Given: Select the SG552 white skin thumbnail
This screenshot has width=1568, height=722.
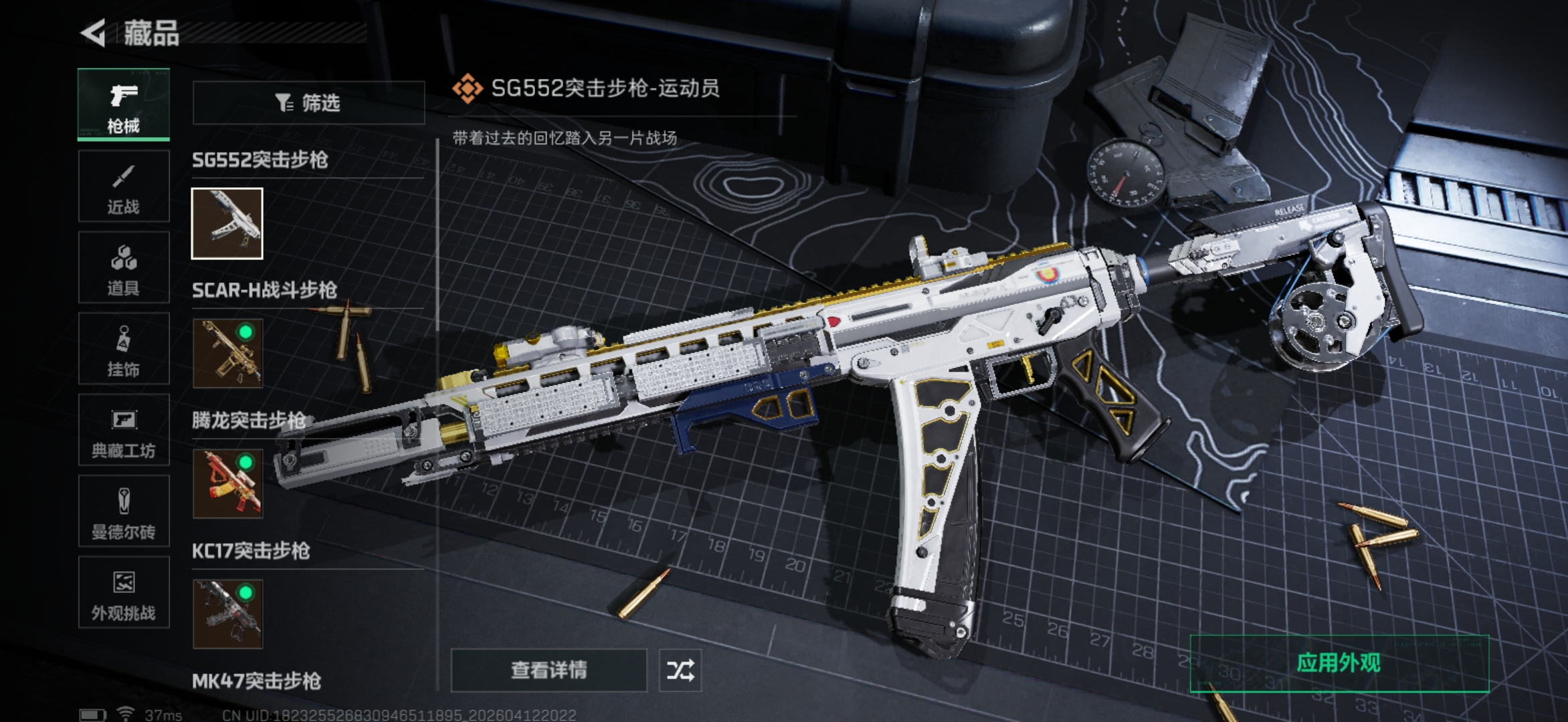Looking at the screenshot, I should click(x=227, y=223).
